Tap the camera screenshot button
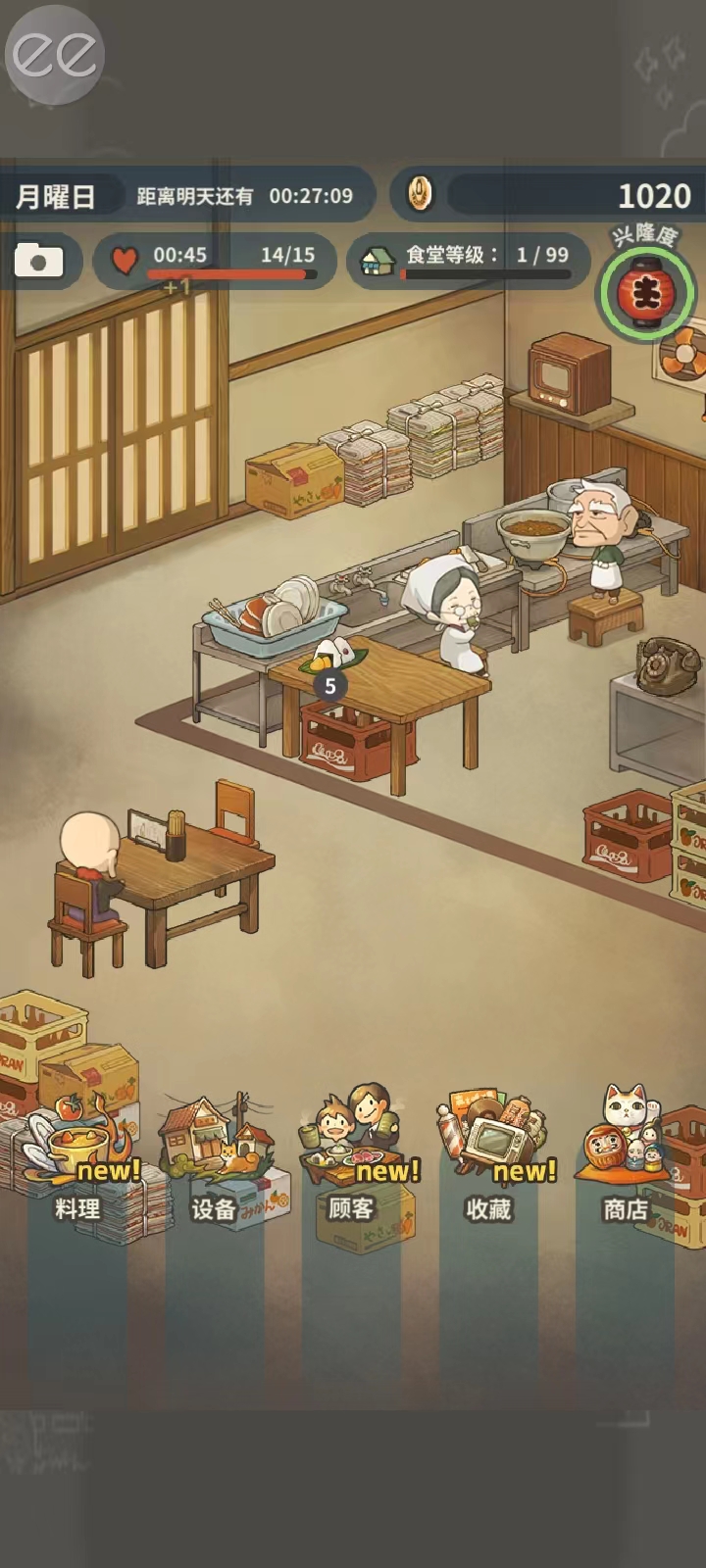706x1568 pixels. tap(38, 261)
